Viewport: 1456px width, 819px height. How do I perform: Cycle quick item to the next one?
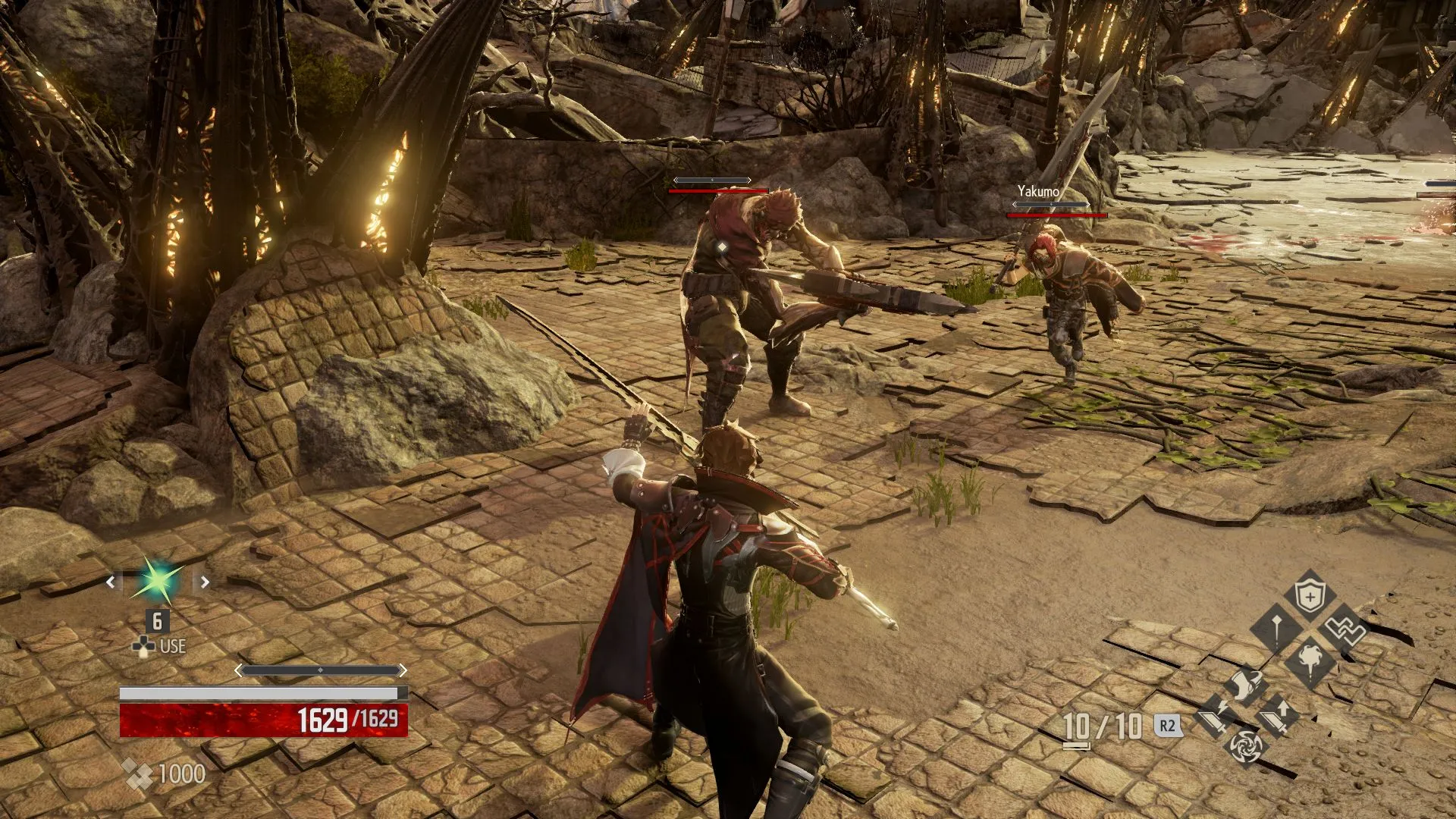(205, 582)
